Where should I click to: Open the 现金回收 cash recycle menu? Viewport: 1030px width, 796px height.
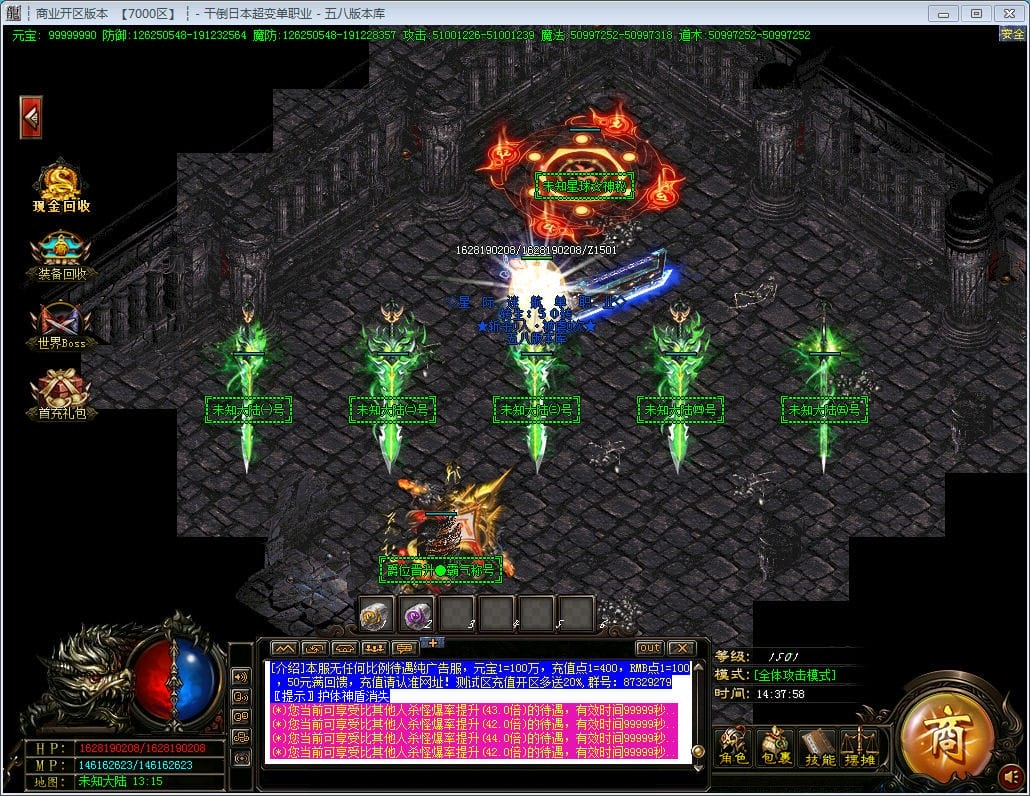click(x=61, y=188)
